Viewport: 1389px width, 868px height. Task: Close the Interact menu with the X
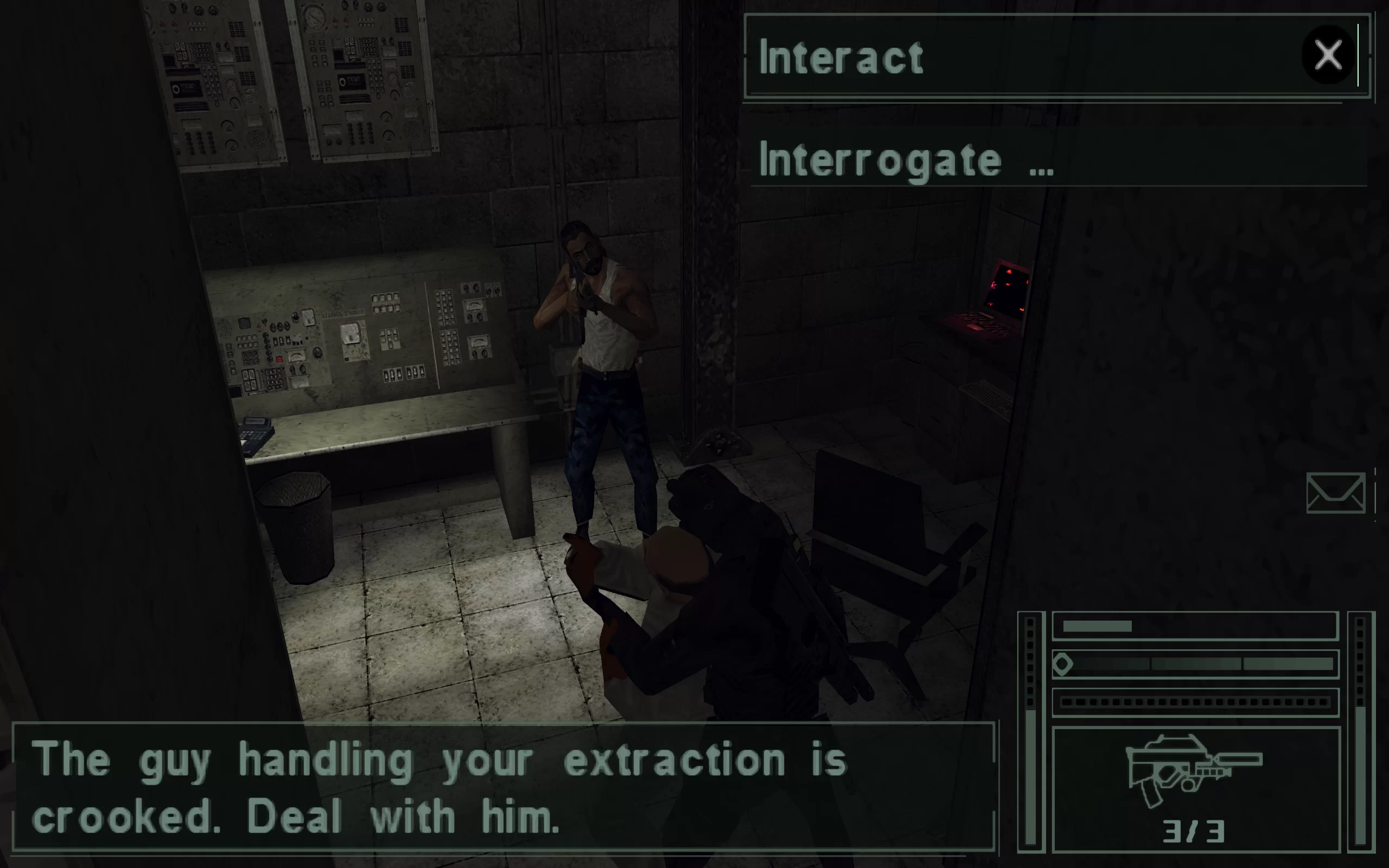pyautogui.click(x=1328, y=55)
